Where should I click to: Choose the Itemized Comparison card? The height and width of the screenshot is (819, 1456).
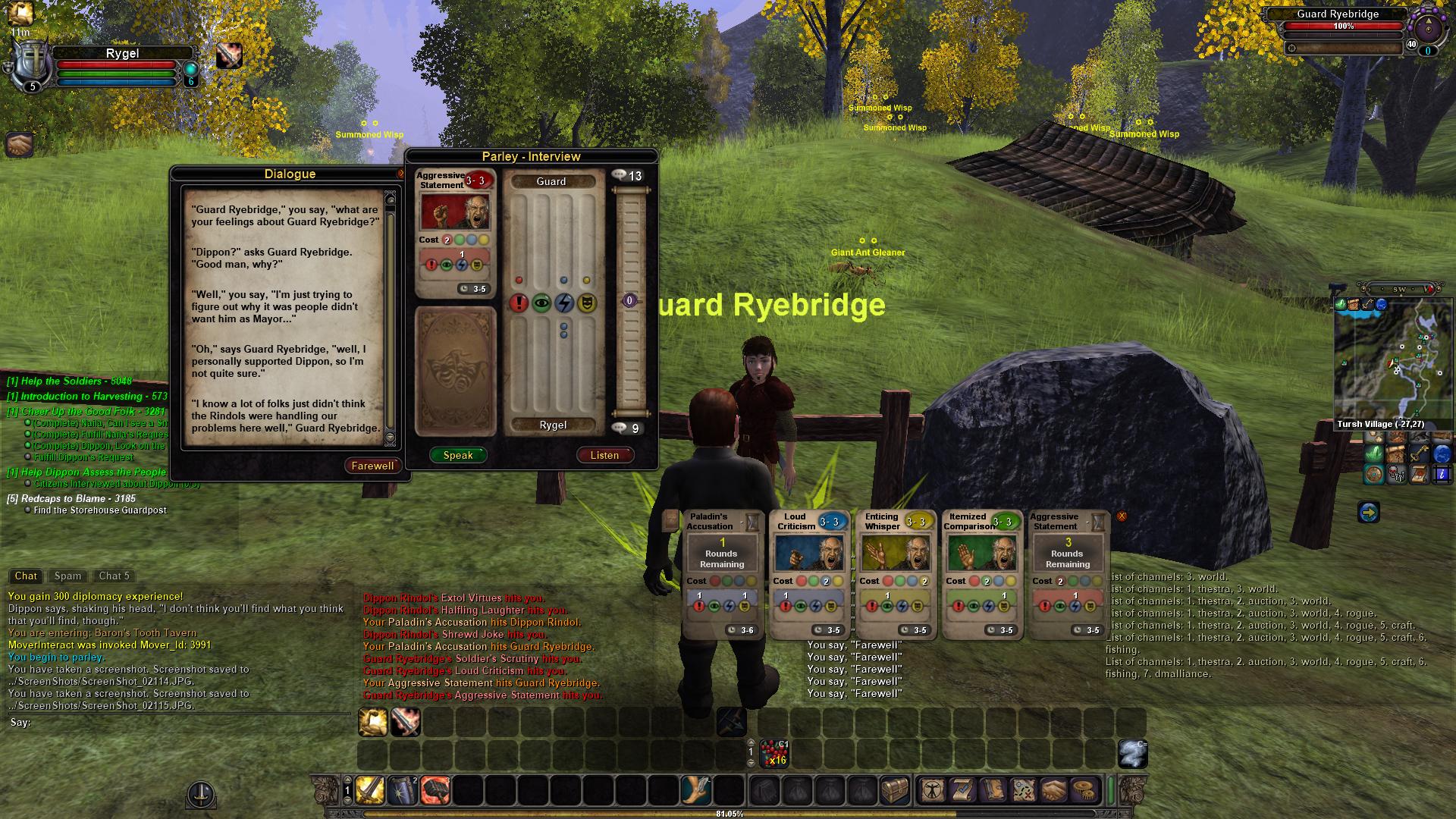click(x=981, y=575)
